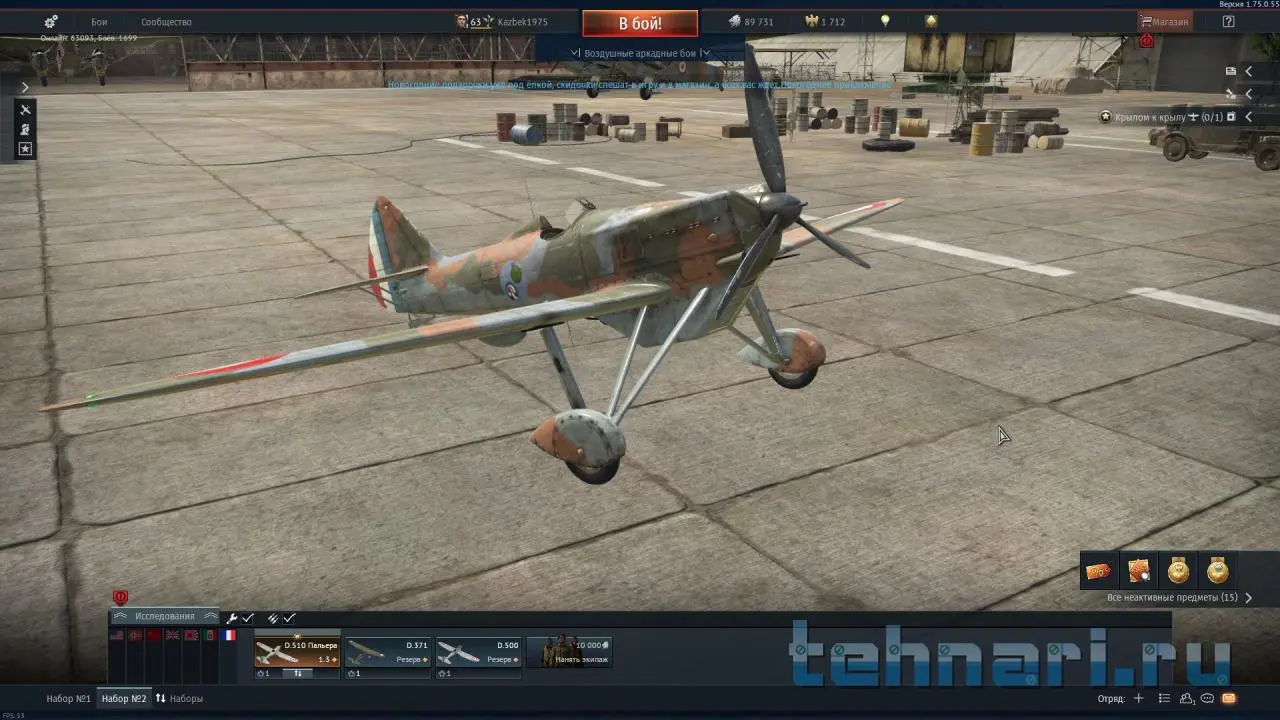The width and height of the screenshot is (1280, 720).
Task: Choose the French flag nation
Action: click(x=230, y=635)
